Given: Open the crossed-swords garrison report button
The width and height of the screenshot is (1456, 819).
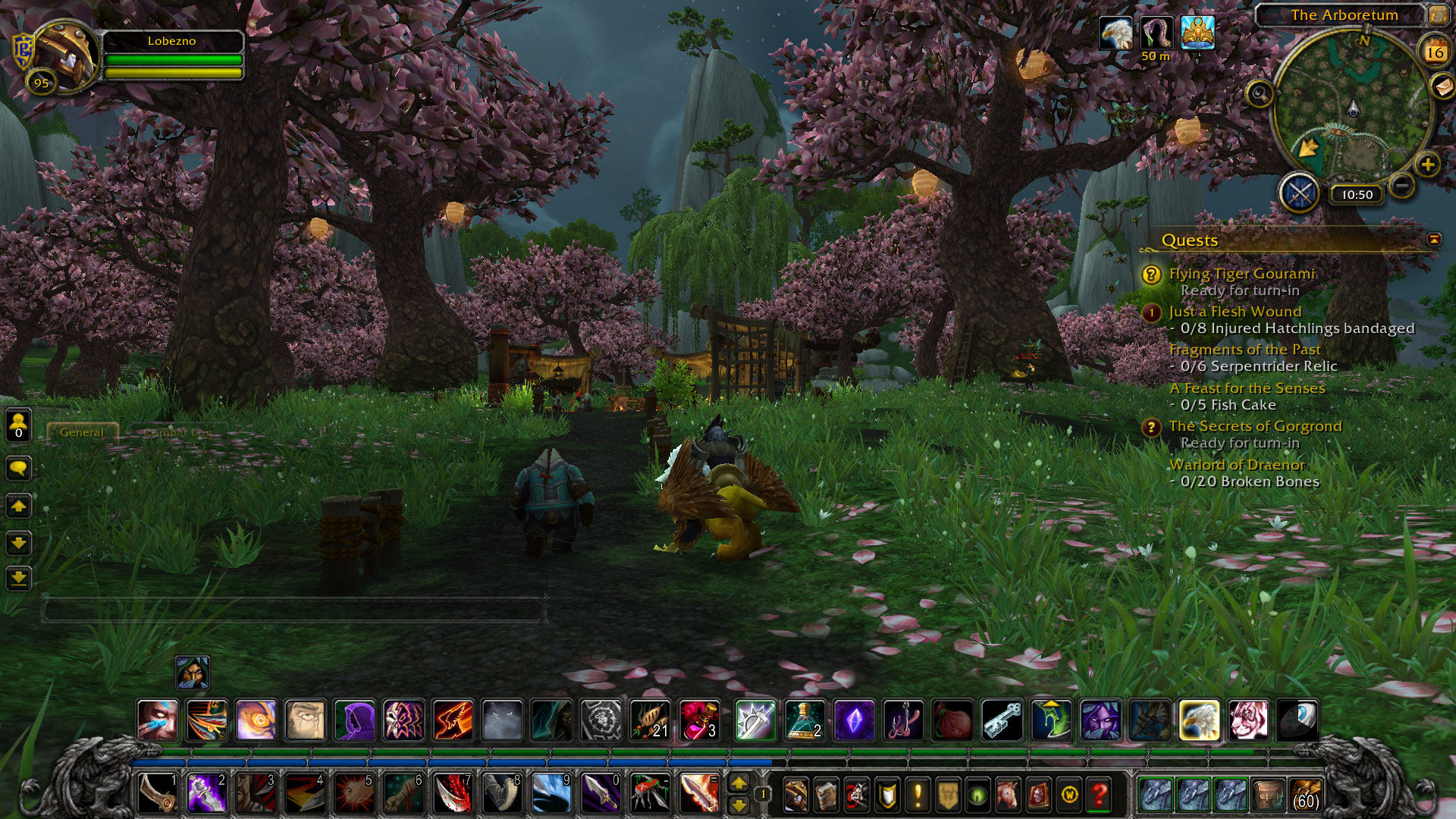Looking at the screenshot, I should pyautogui.click(x=1300, y=193).
